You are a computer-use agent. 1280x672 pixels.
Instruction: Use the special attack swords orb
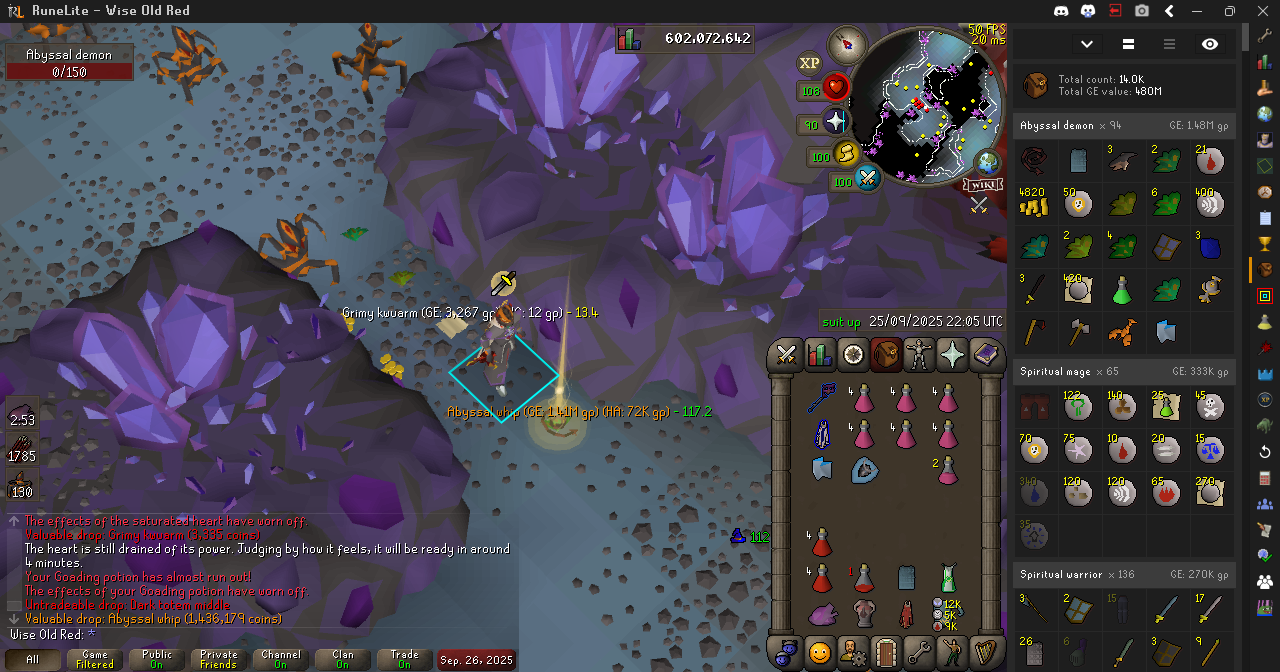(867, 181)
